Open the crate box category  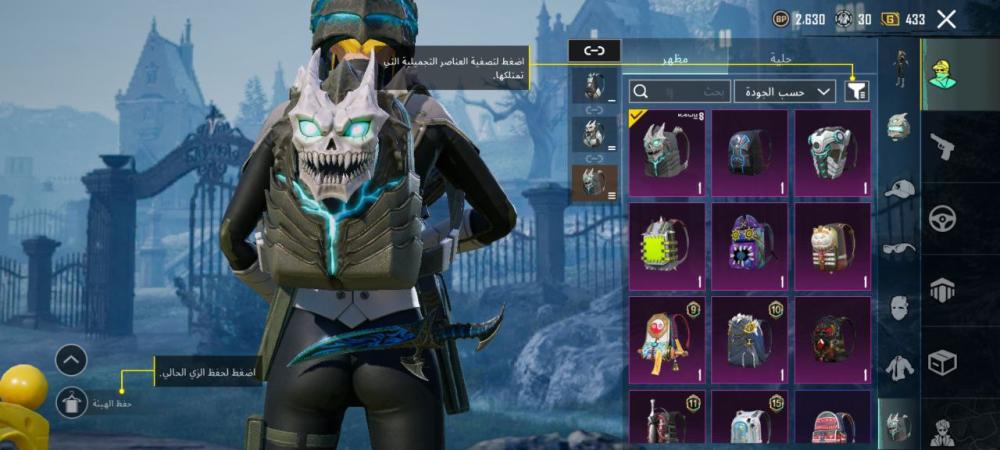(x=942, y=361)
